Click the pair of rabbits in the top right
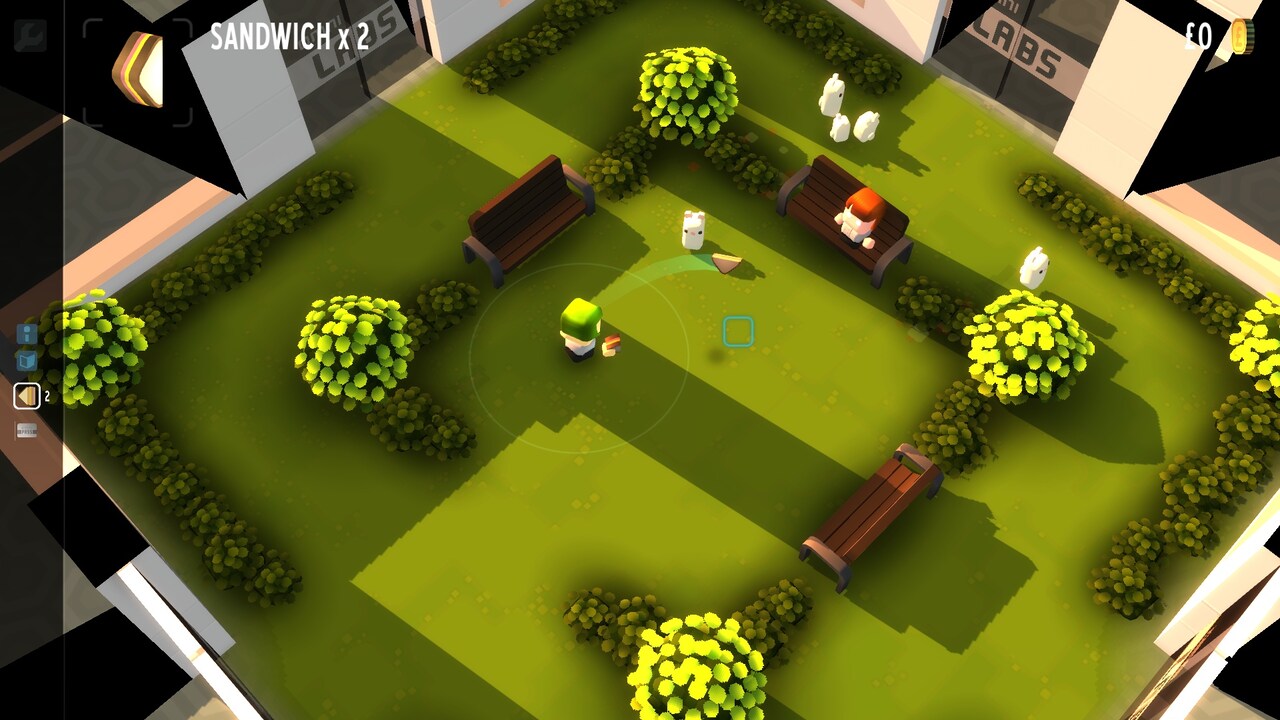Image resolution: width=1280 pixels, height=720 pixels. (x=848, y=110)
